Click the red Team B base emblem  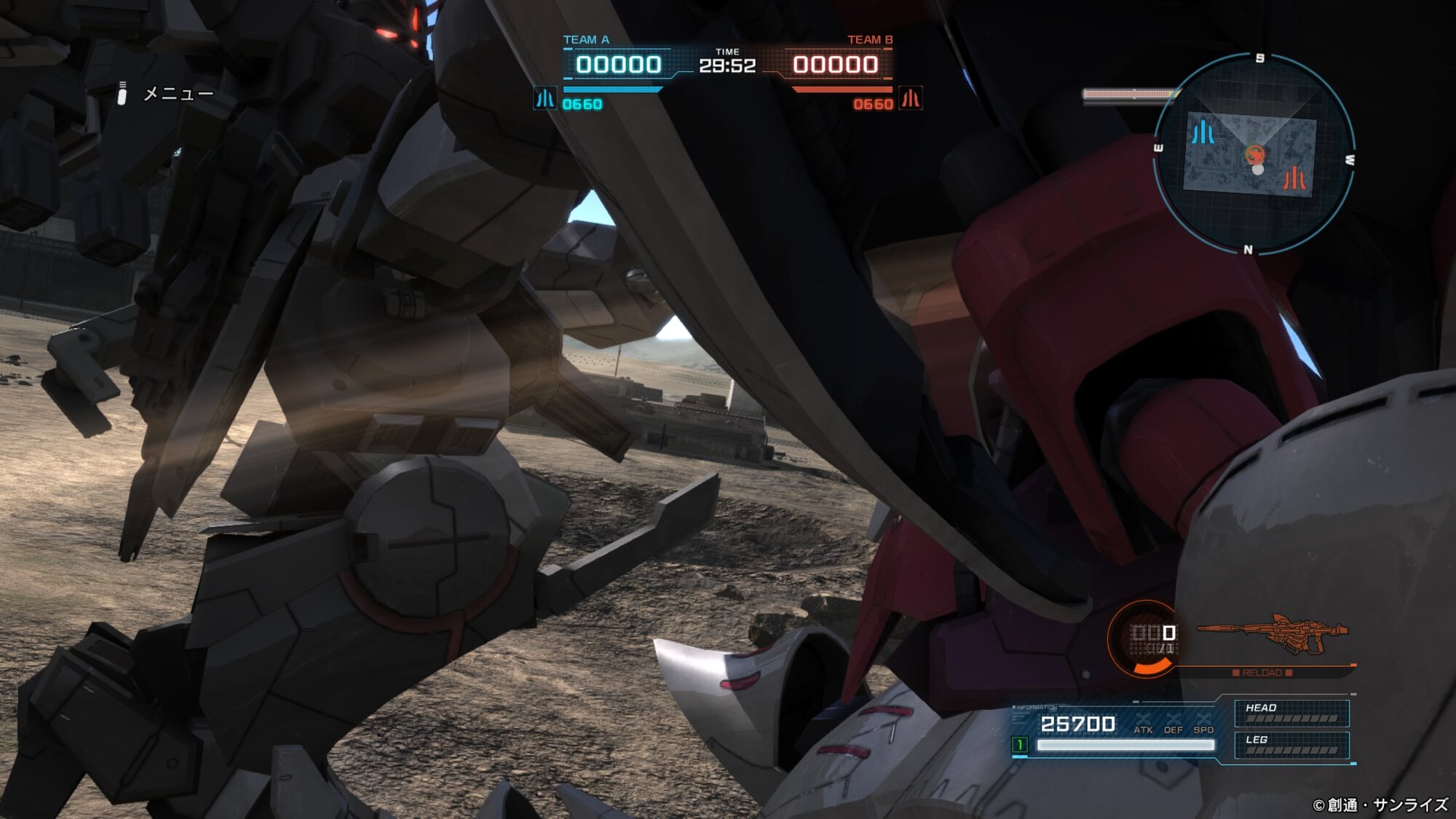coord(911,98)
